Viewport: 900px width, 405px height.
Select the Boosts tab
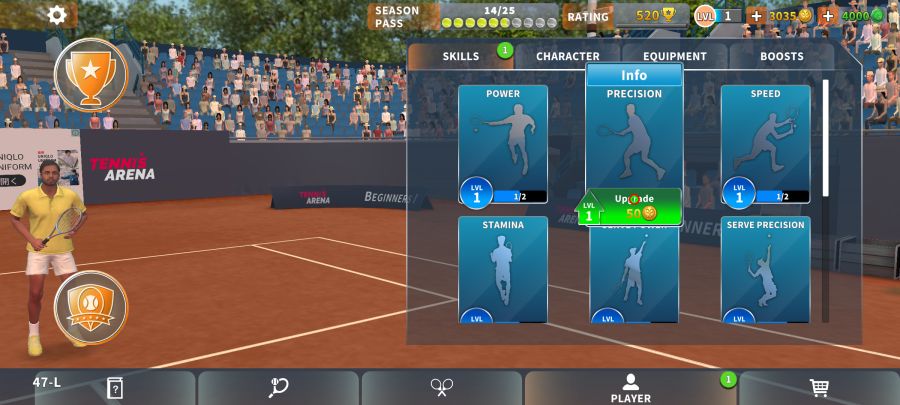781,57
